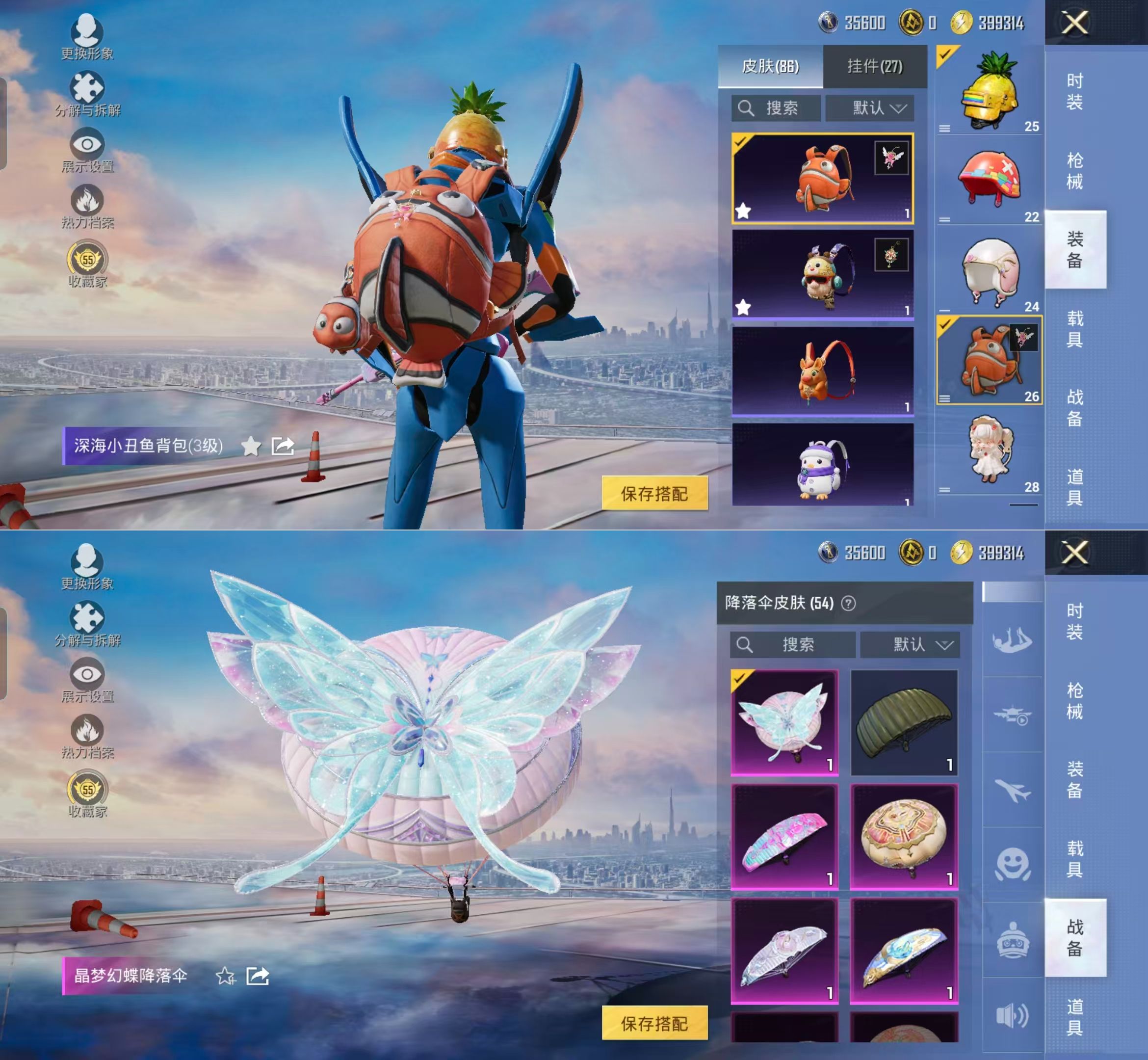Pick the penguin snowman backpack skin
The image size is (1148, 1060).
pyautogui.click(x=822, y=466)
